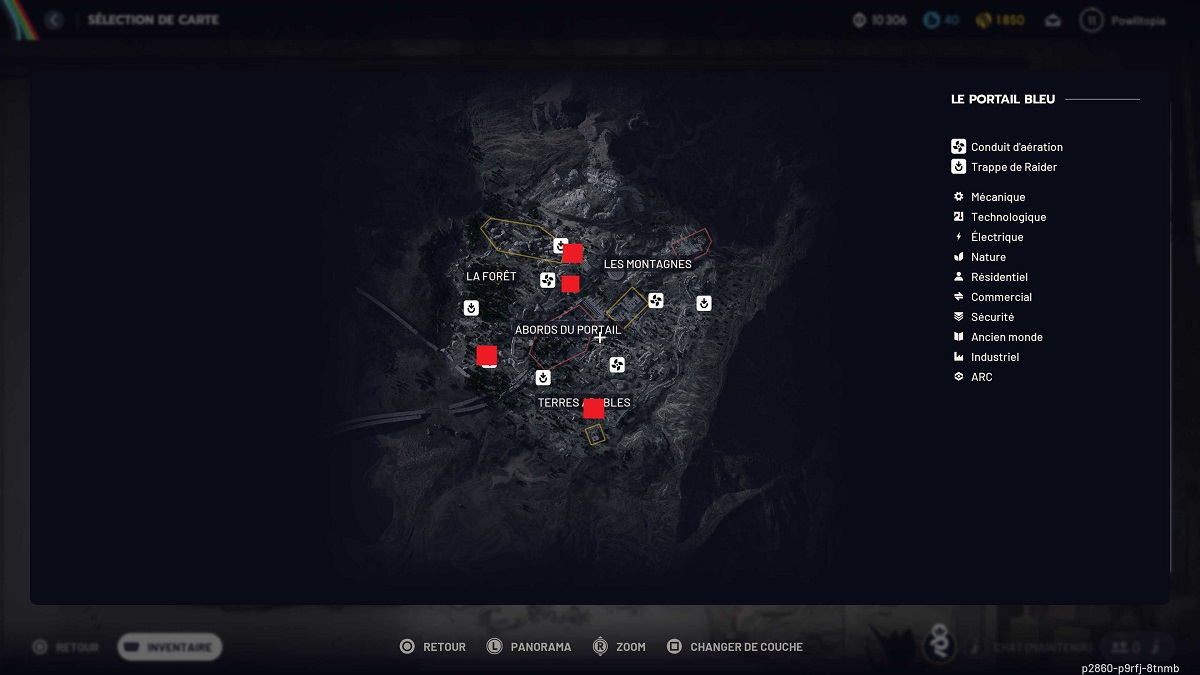Select the Les Montagnes map label
Viewport: 1200px width, 675px height.
647,264
